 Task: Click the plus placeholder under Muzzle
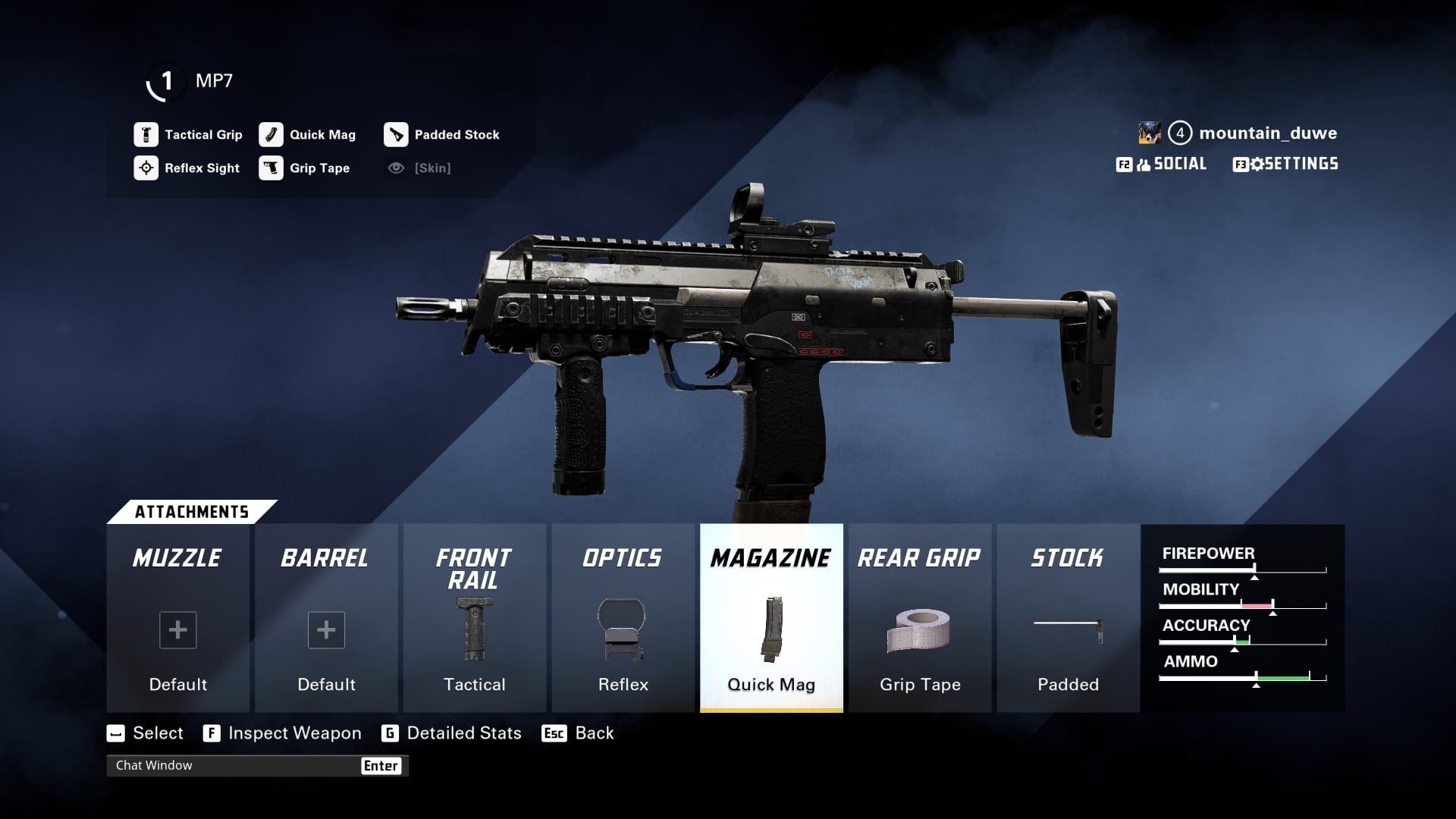coord(177,629)
